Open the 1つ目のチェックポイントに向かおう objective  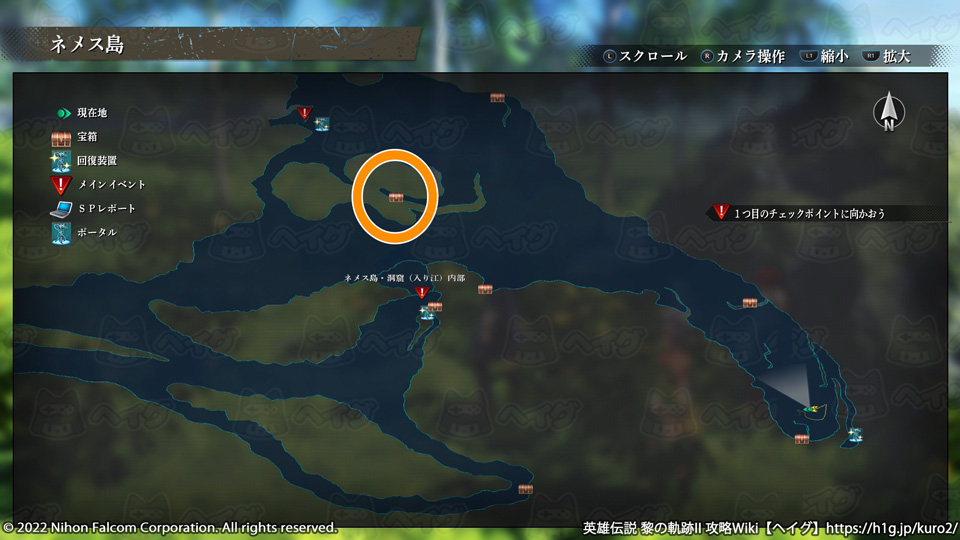808,213
